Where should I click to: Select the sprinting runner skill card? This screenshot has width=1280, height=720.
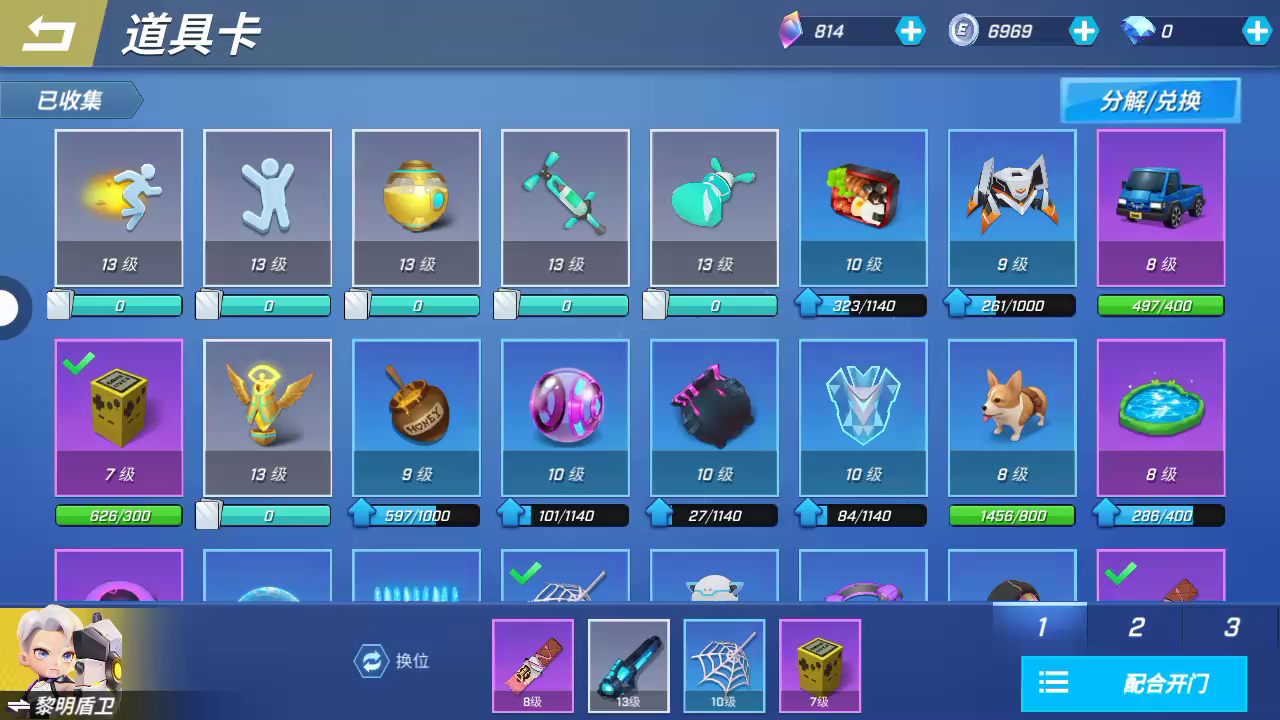(119, 207)
